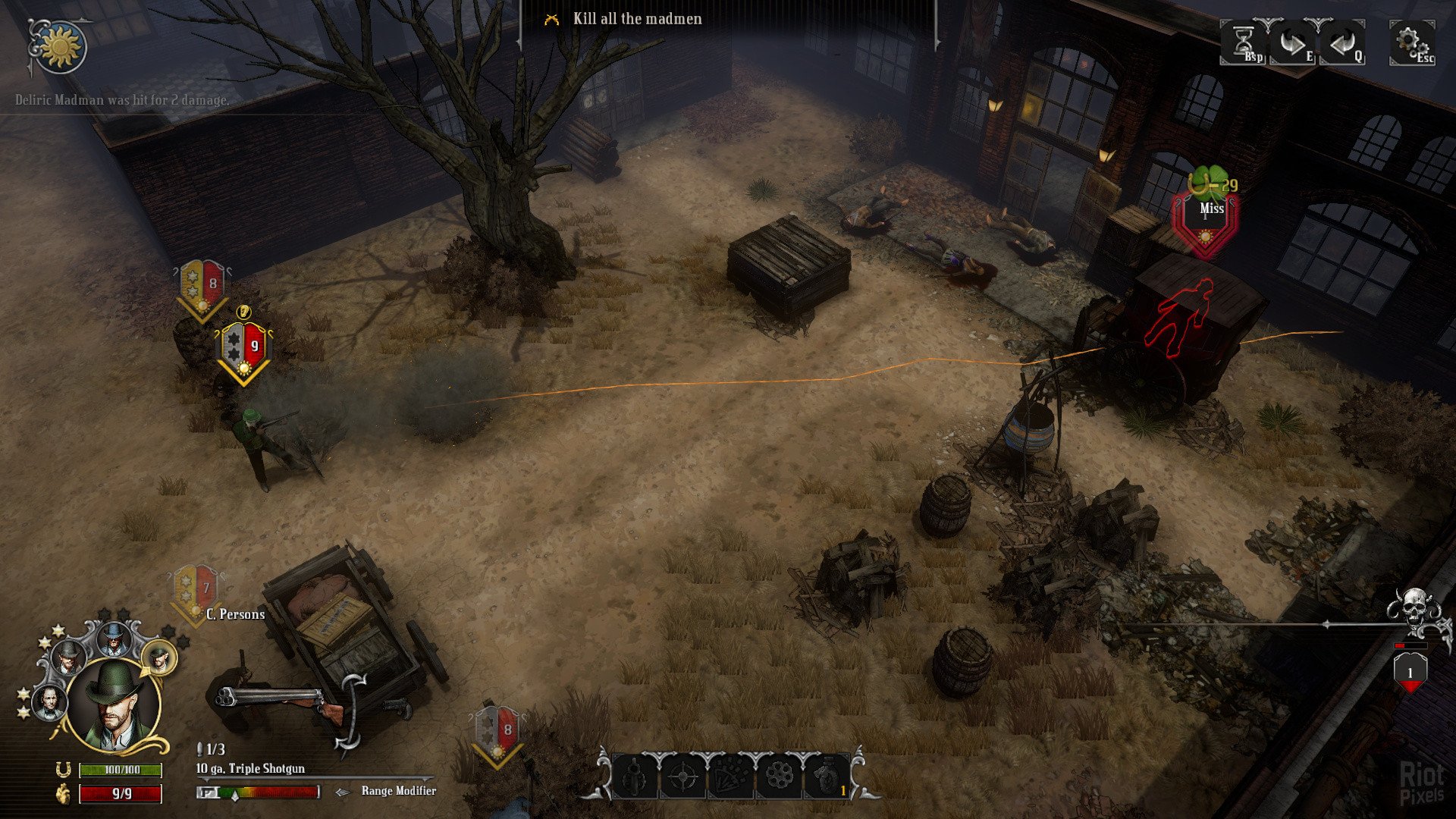Click the sun emblem in the corner

[x=60, y=47]
